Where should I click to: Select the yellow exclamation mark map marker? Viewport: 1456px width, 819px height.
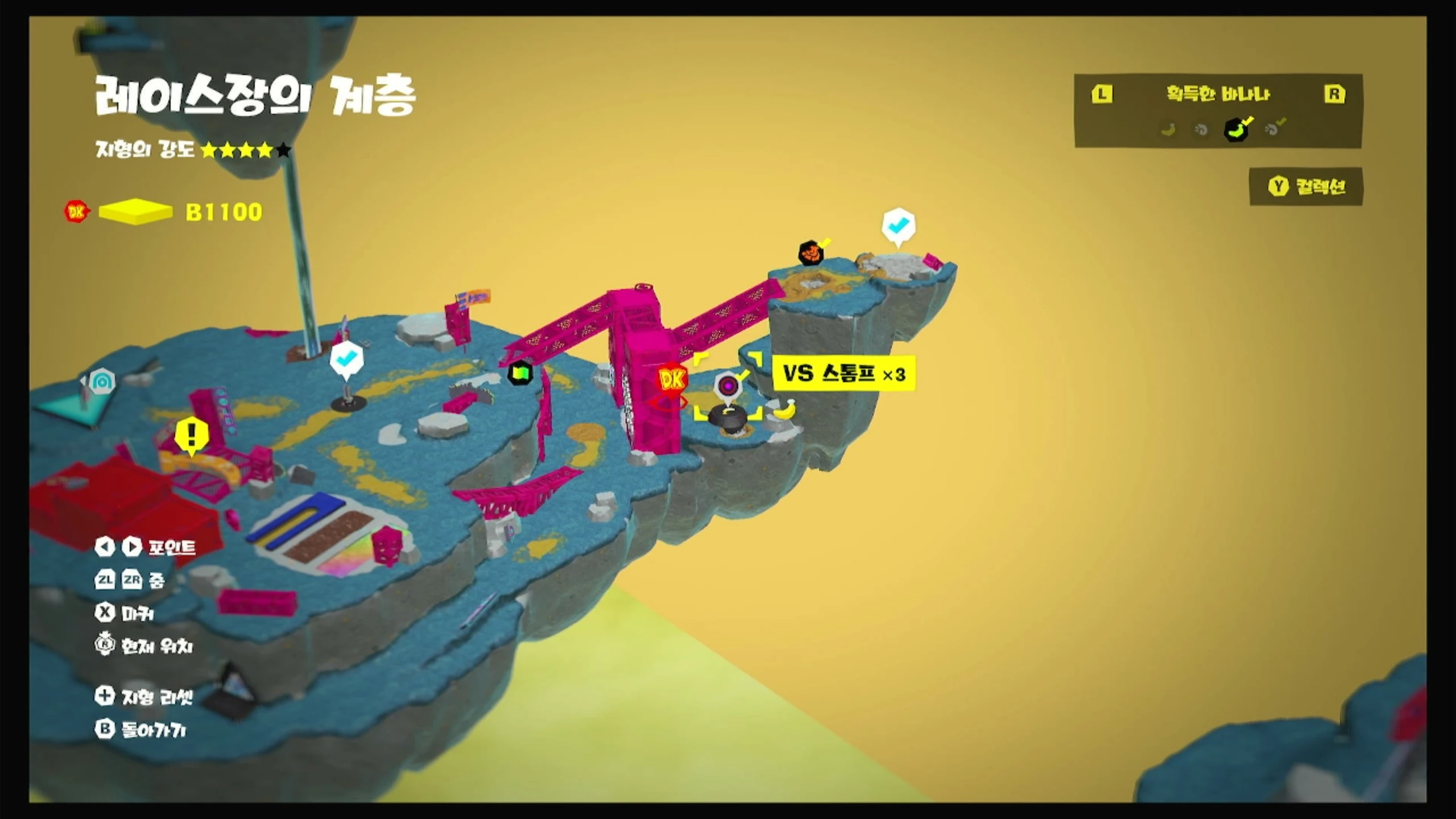[x=191, y=436]
